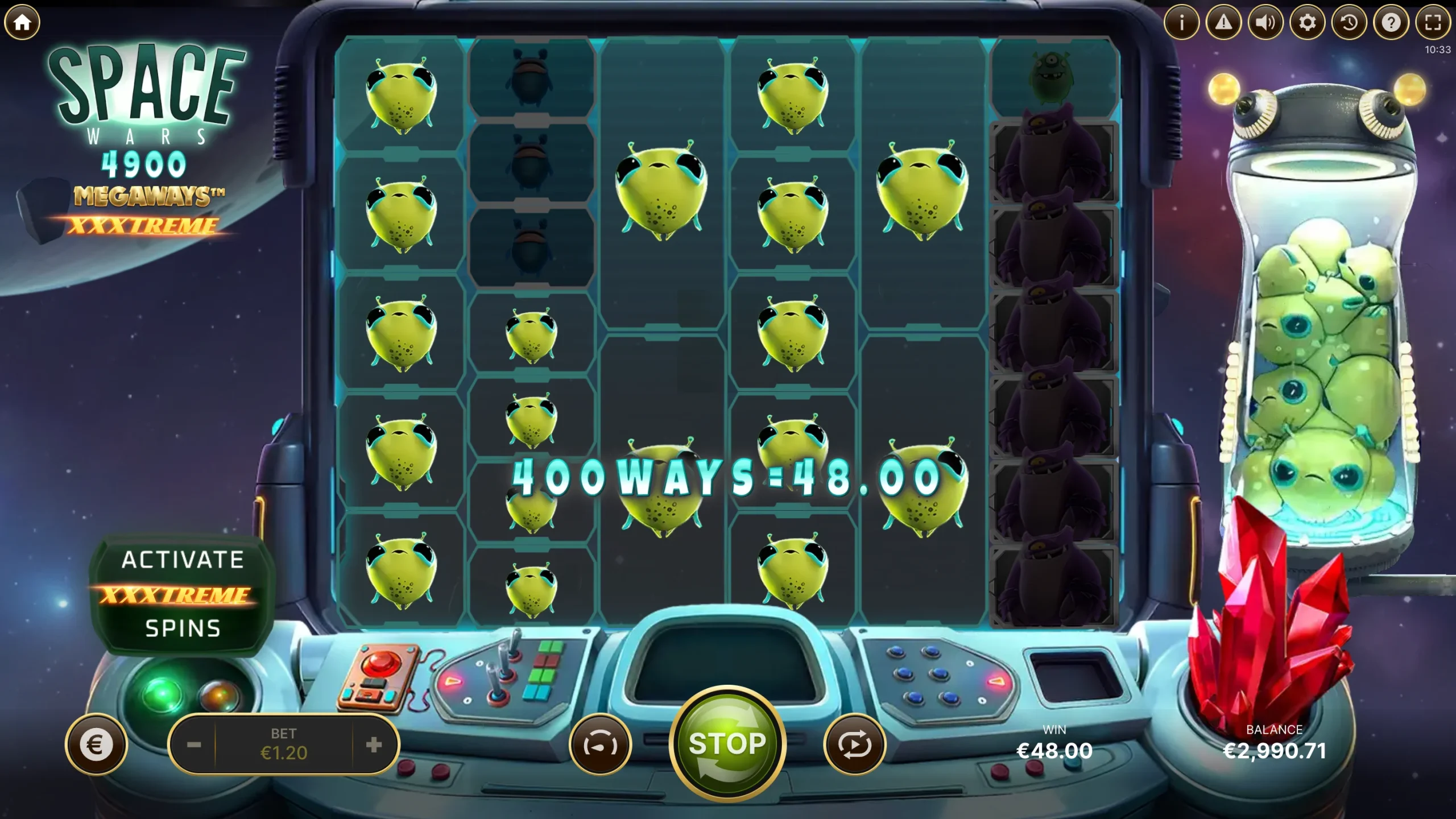Go to the home screen
The image size is (1456, 819).
click(x=22, y=23)
